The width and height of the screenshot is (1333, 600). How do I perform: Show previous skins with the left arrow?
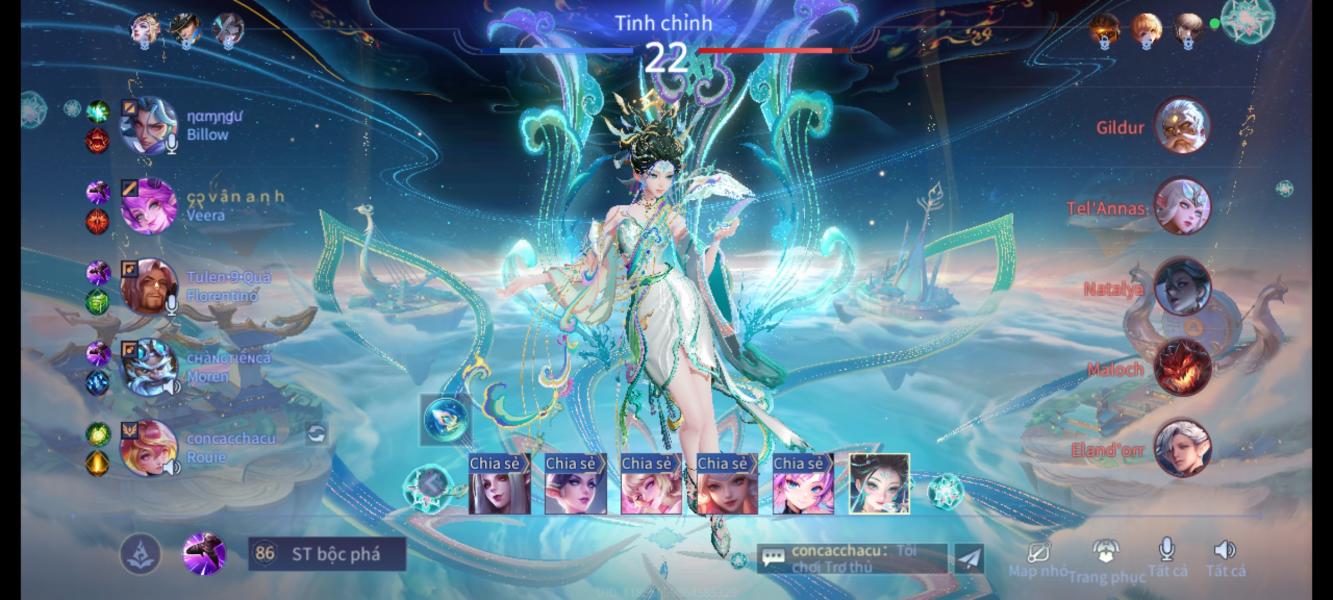coord(427,489)
